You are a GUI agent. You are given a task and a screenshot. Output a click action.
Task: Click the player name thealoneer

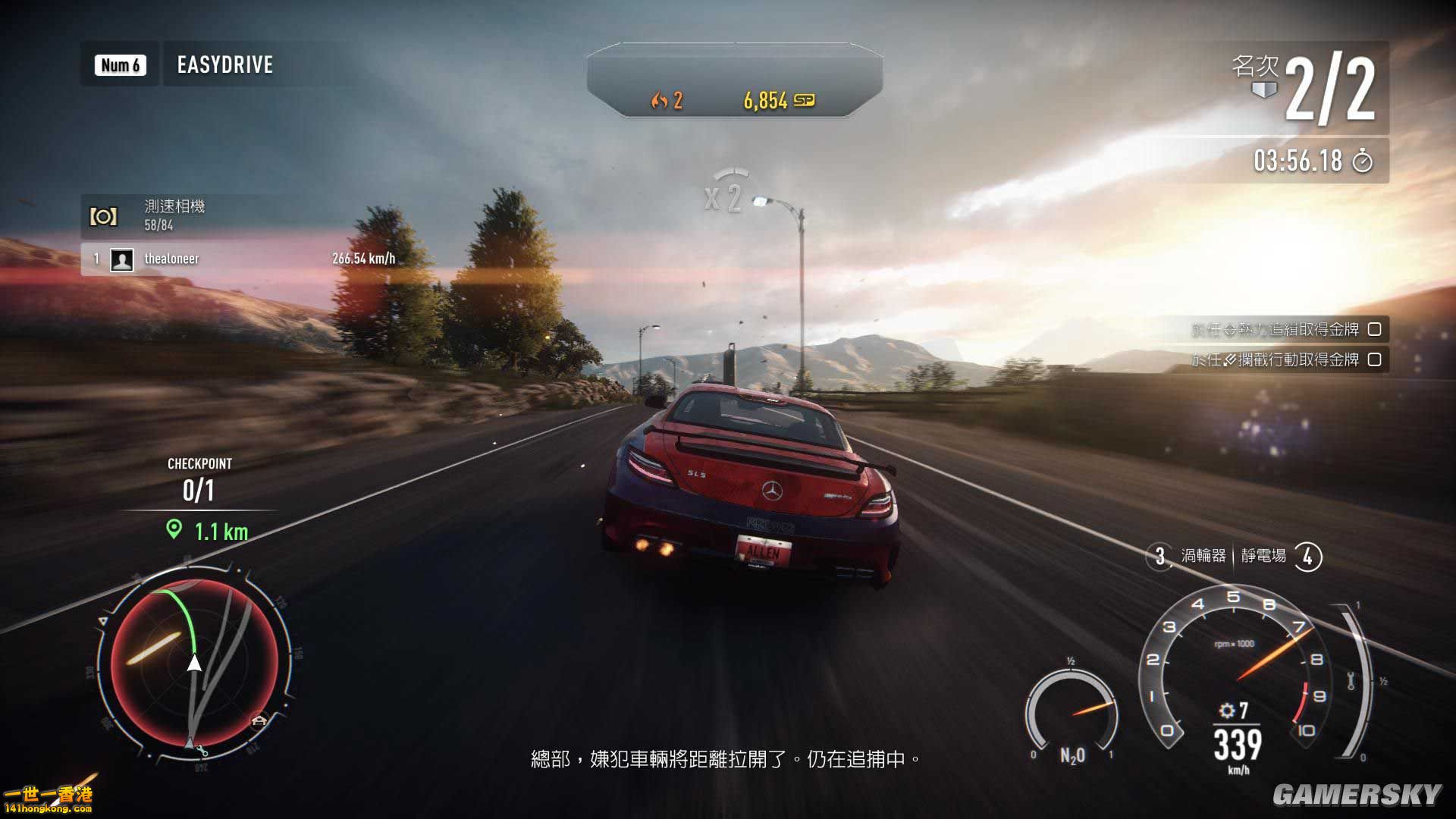coord(172,259)
